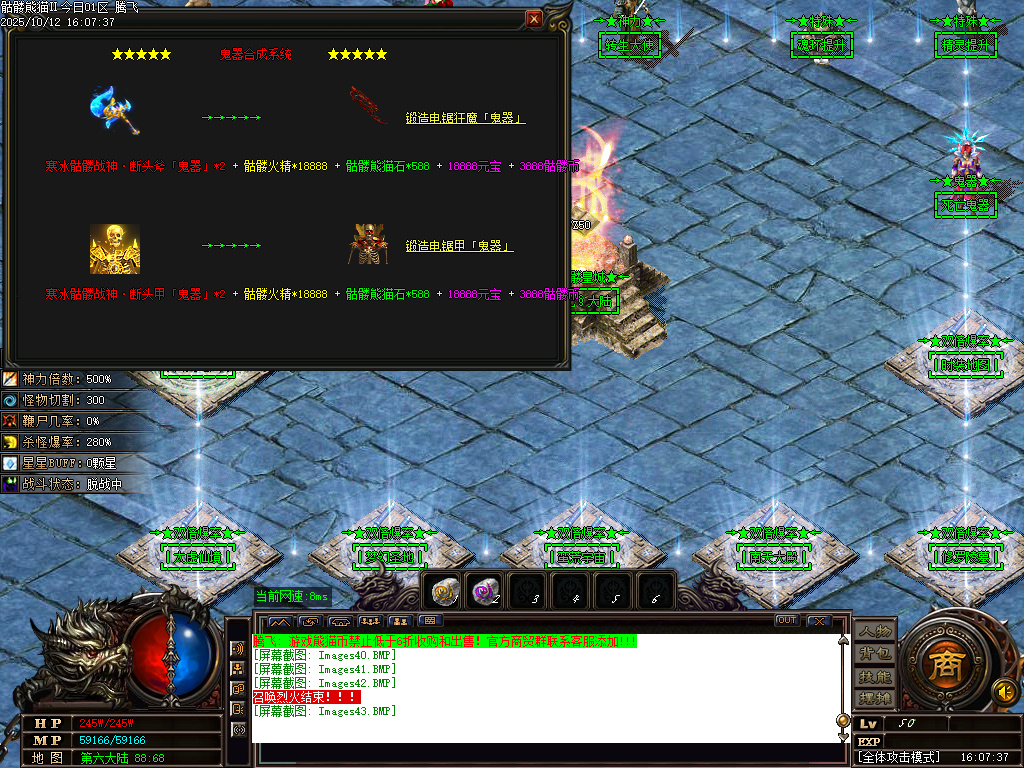The height and width of the screenshot is (768, 1024).
Task: Select the ice blue axe material icon
Action: (x=114, y=109)
